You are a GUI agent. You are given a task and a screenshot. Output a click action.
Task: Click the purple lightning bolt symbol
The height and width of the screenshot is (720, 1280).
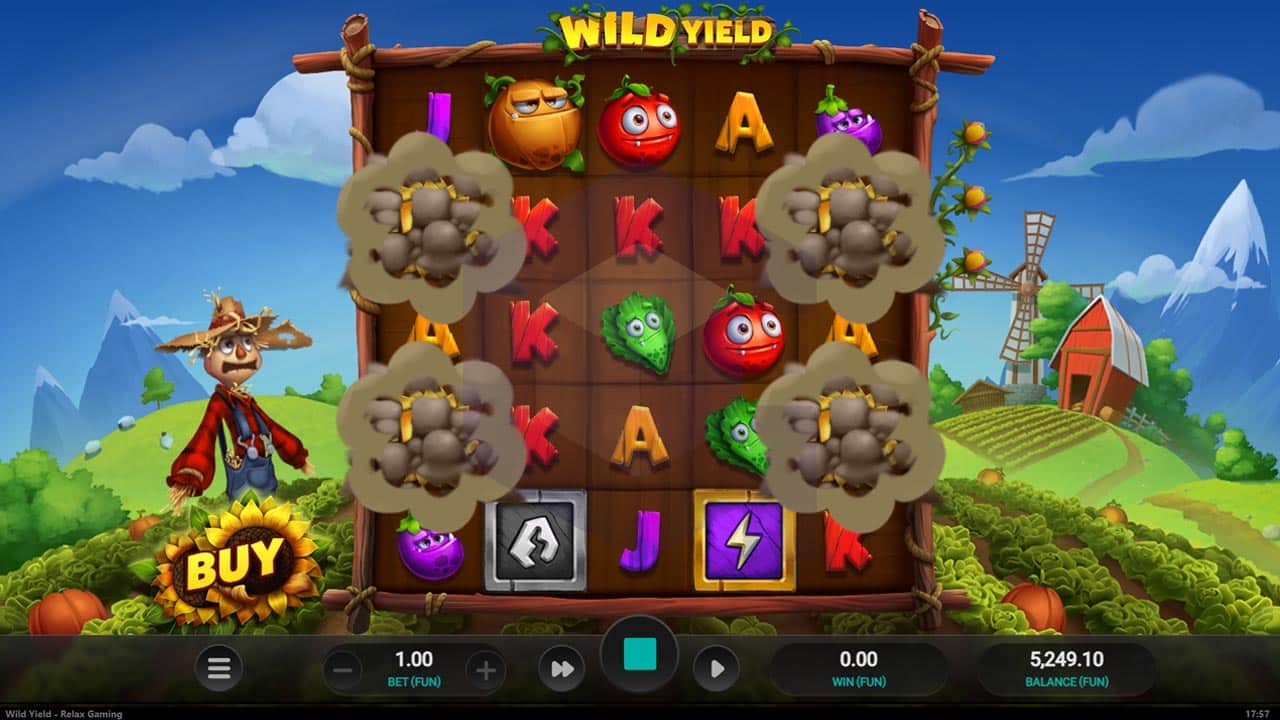pyautogui.click(x=743, y=540)
